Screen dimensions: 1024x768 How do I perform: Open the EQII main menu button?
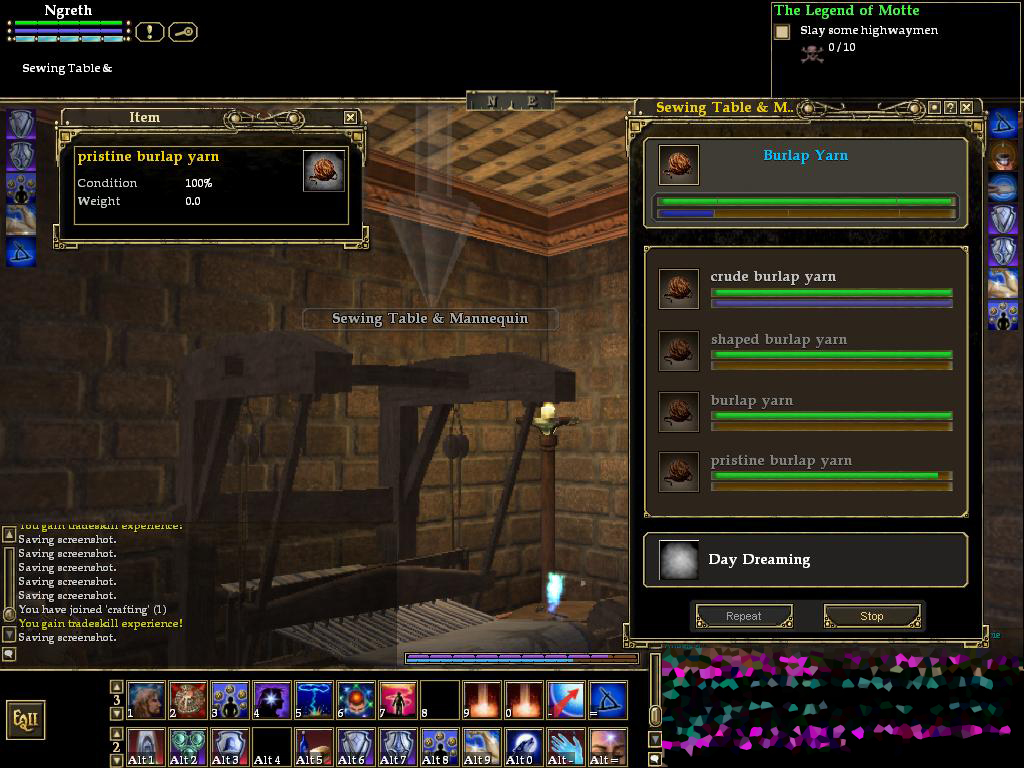[x=26, y=720]
